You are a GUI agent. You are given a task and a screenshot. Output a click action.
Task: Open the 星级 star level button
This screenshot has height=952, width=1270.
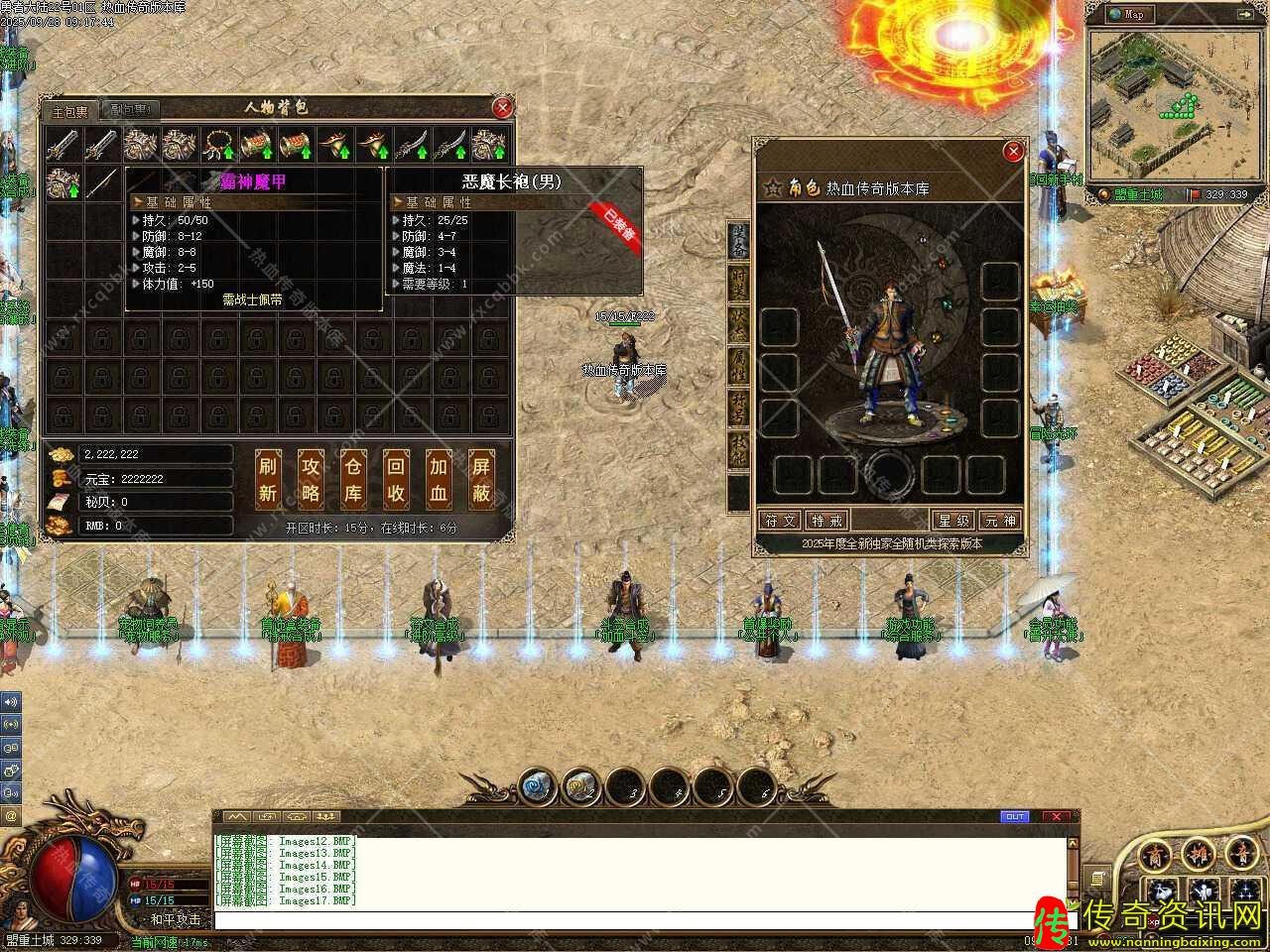tap(953, 521)
